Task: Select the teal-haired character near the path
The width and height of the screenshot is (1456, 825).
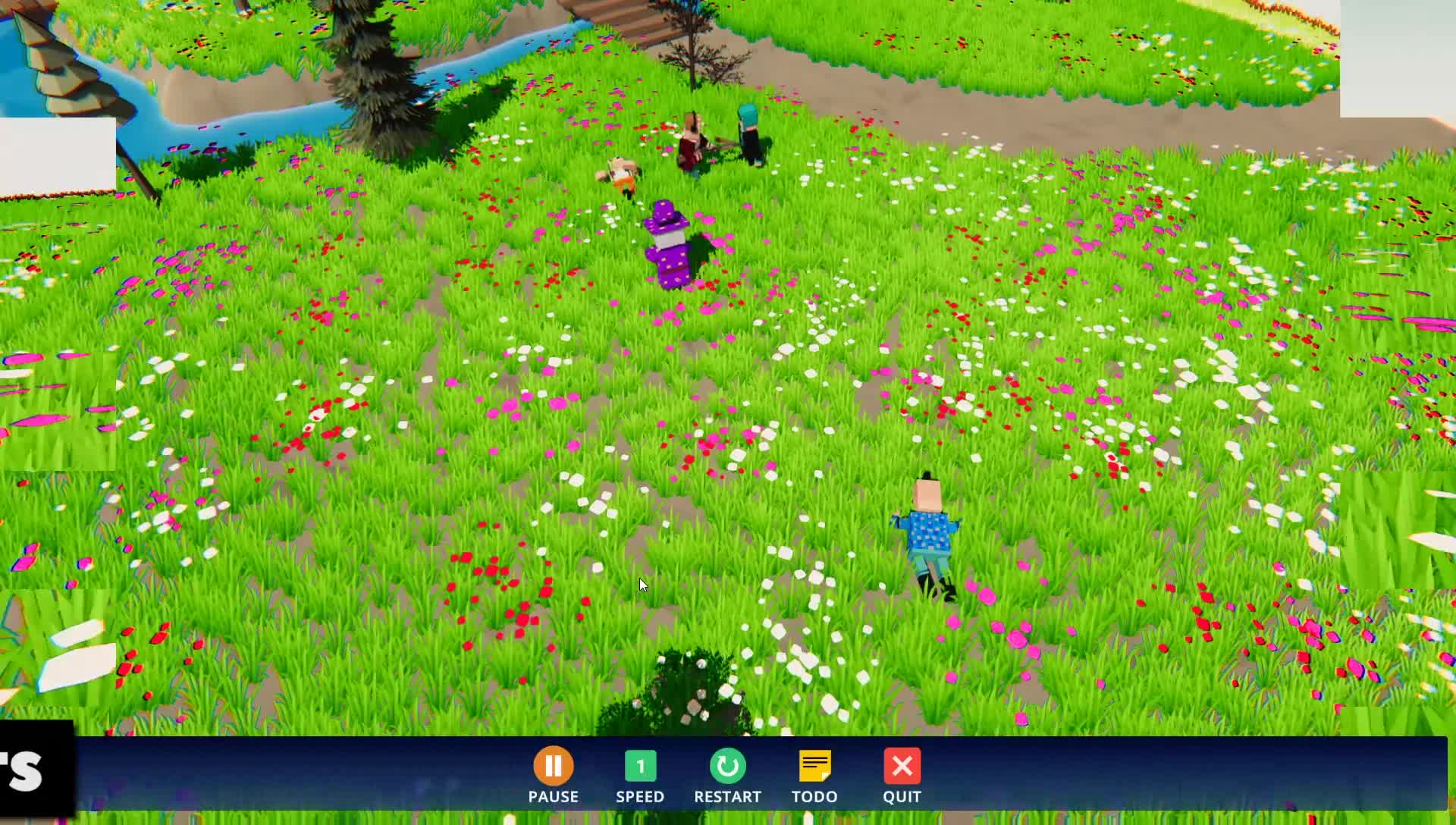Action: point(749,133)
